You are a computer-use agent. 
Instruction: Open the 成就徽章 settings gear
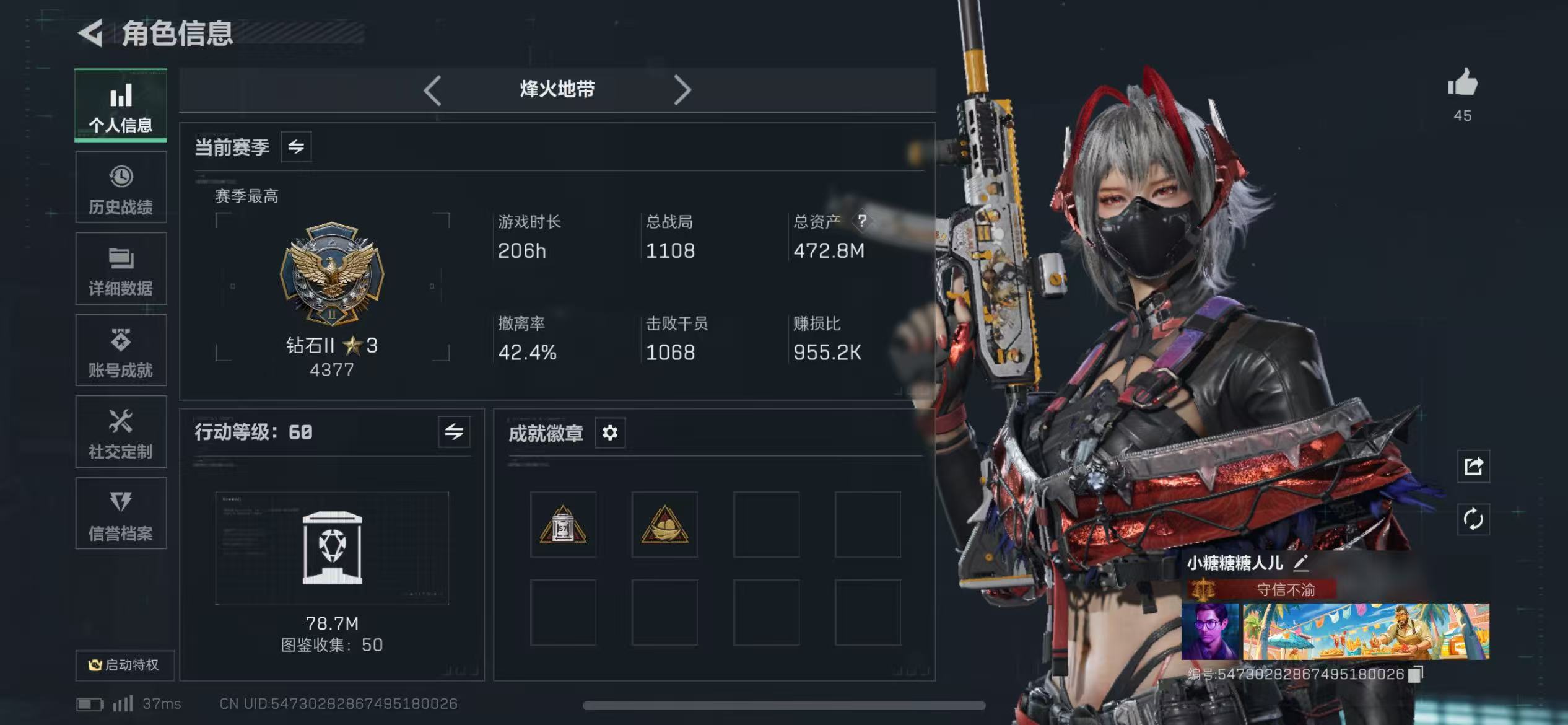point(609,433)
